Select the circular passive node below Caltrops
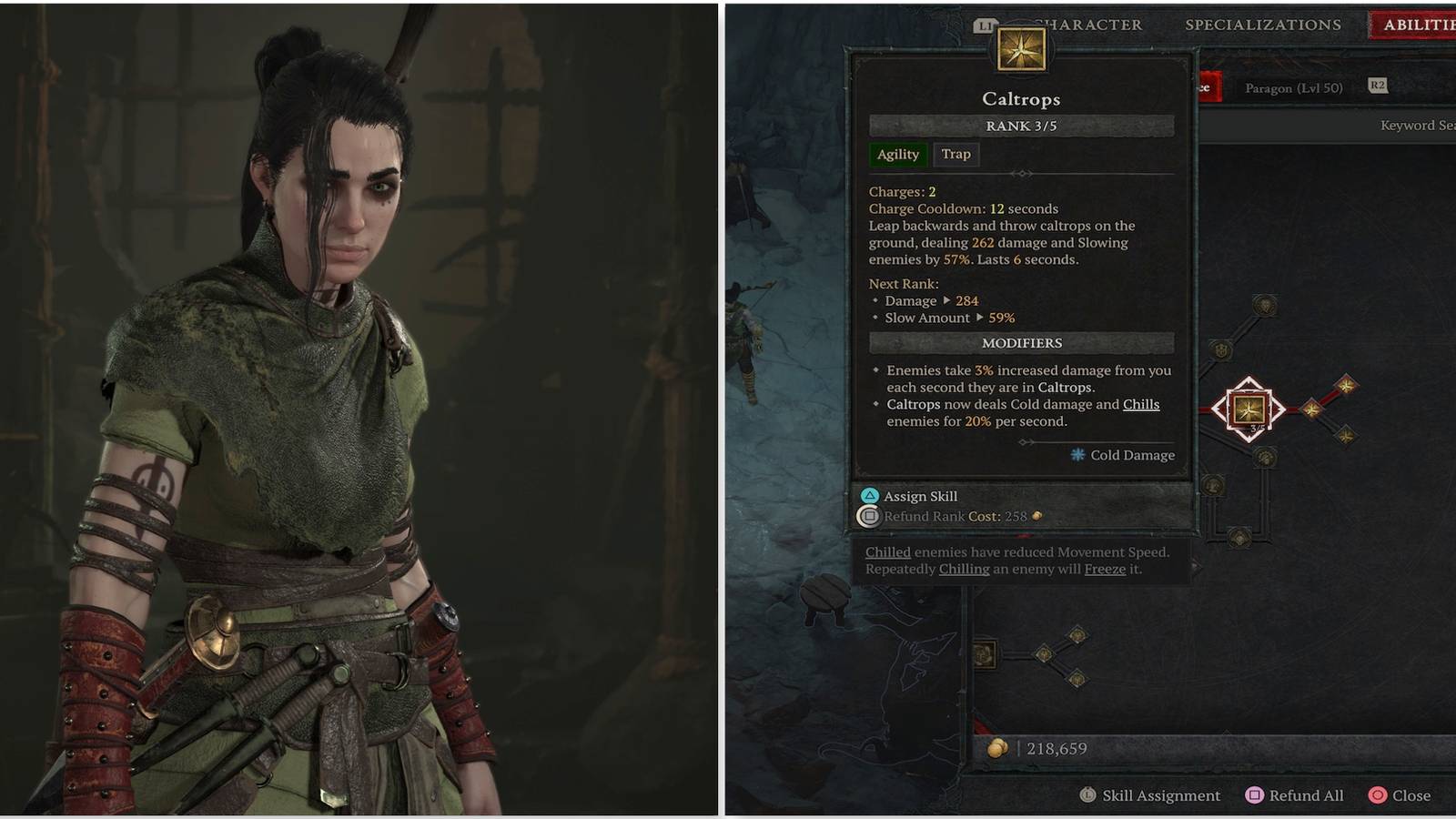This screenshot has width=1456, height=819. pyautogui.click(x=1263, y=458)
